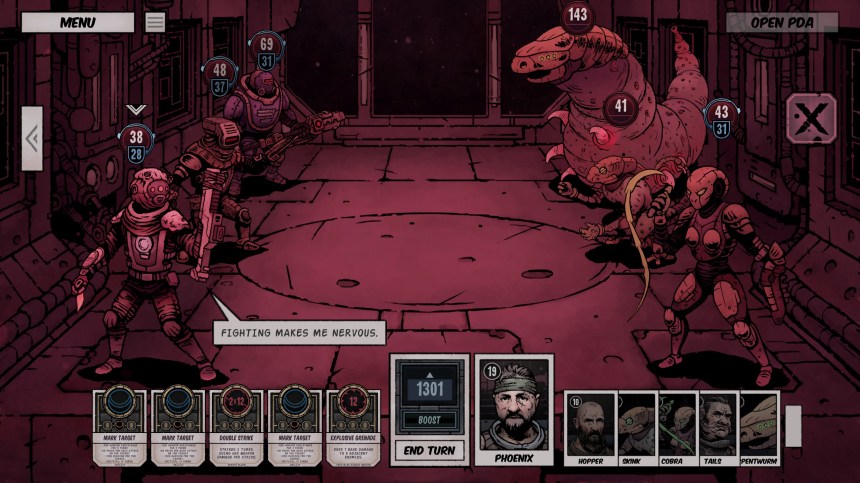Click Hopper's turn order portrait
This screenshot has width=860, height=483.
click(591, 428)
